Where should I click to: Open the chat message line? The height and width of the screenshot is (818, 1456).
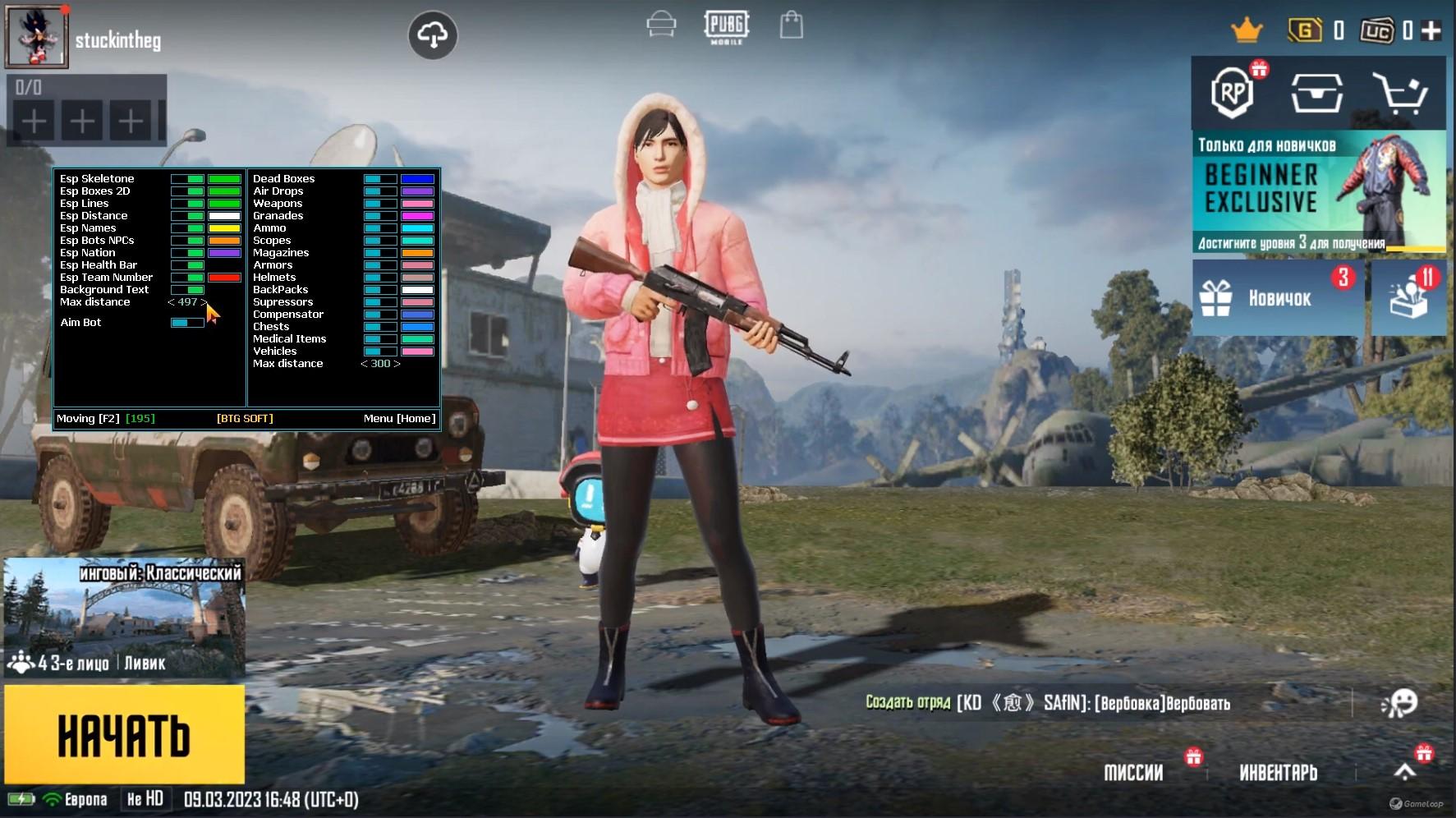(x=1048, y=703)
